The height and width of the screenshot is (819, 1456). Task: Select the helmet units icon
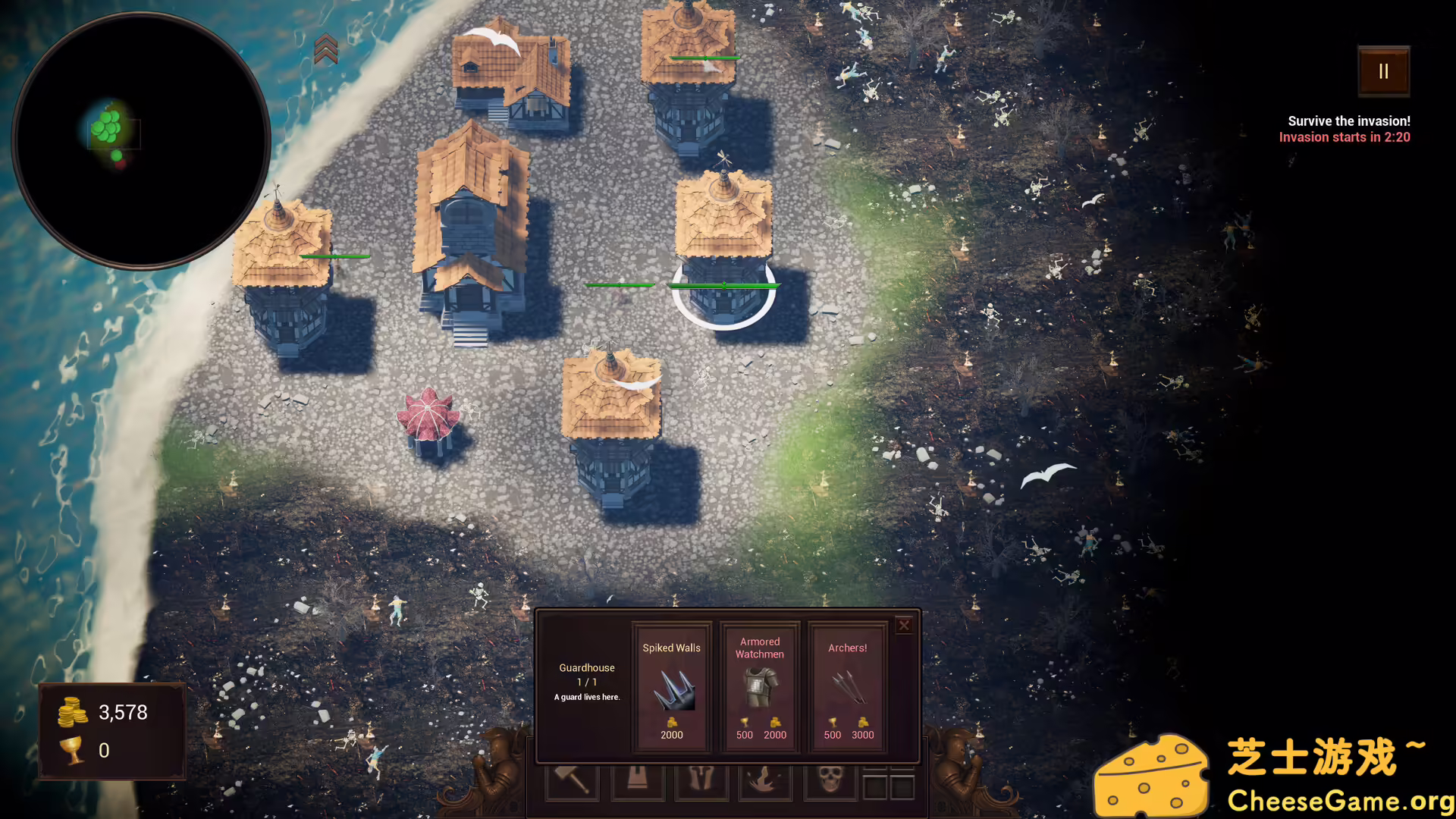tap(703, 781)
